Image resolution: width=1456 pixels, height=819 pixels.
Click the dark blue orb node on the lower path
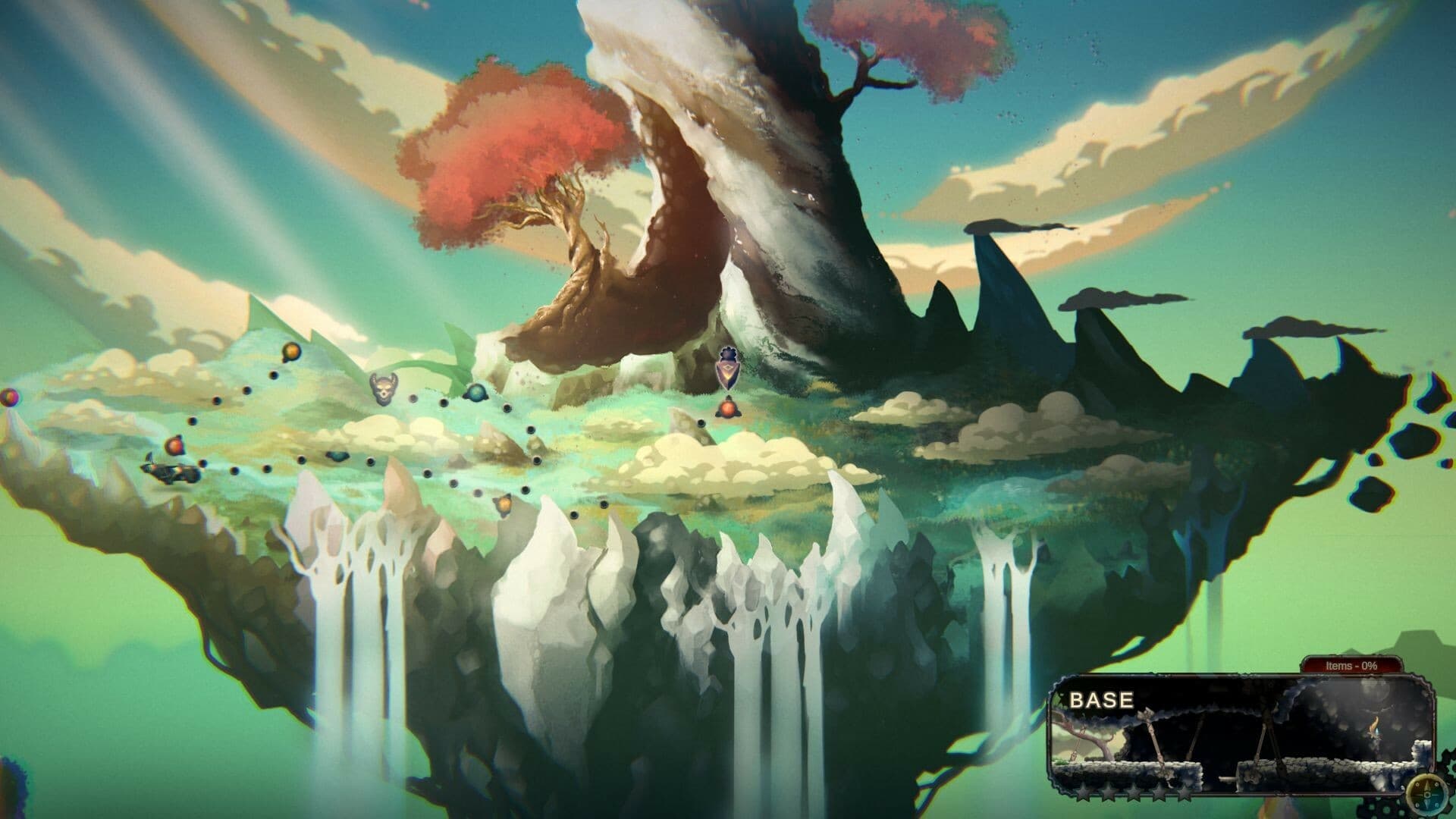tap(337, 457)
